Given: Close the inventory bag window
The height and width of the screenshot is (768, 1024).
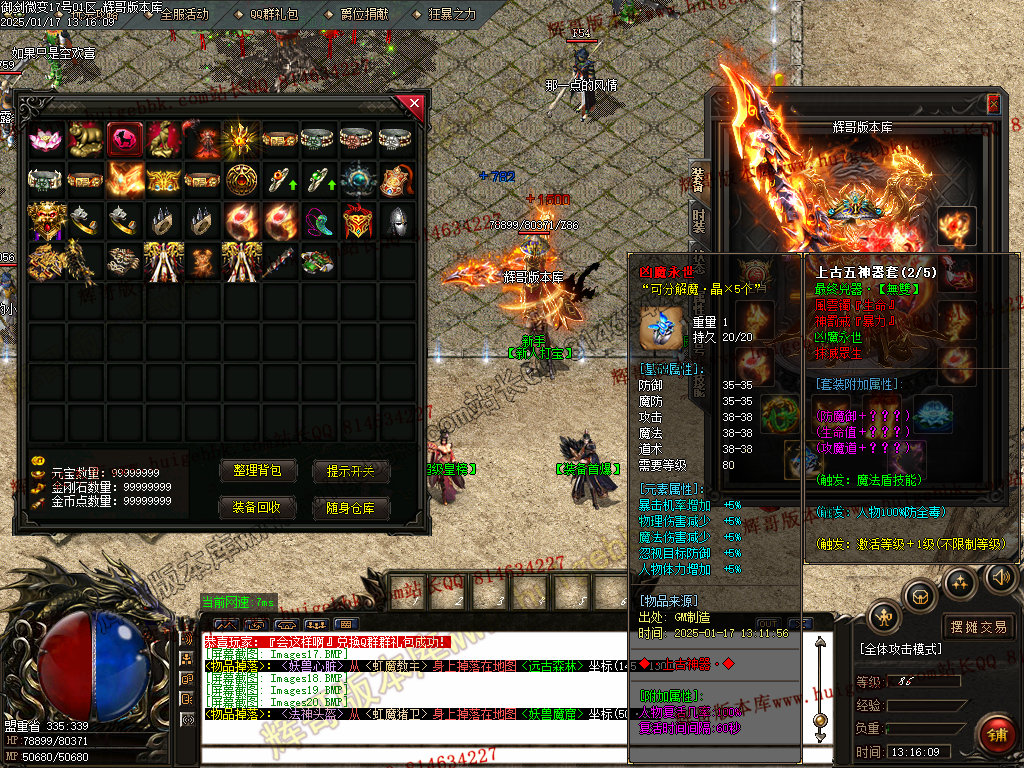Looking at the screenshot, I should coord(413,102).
